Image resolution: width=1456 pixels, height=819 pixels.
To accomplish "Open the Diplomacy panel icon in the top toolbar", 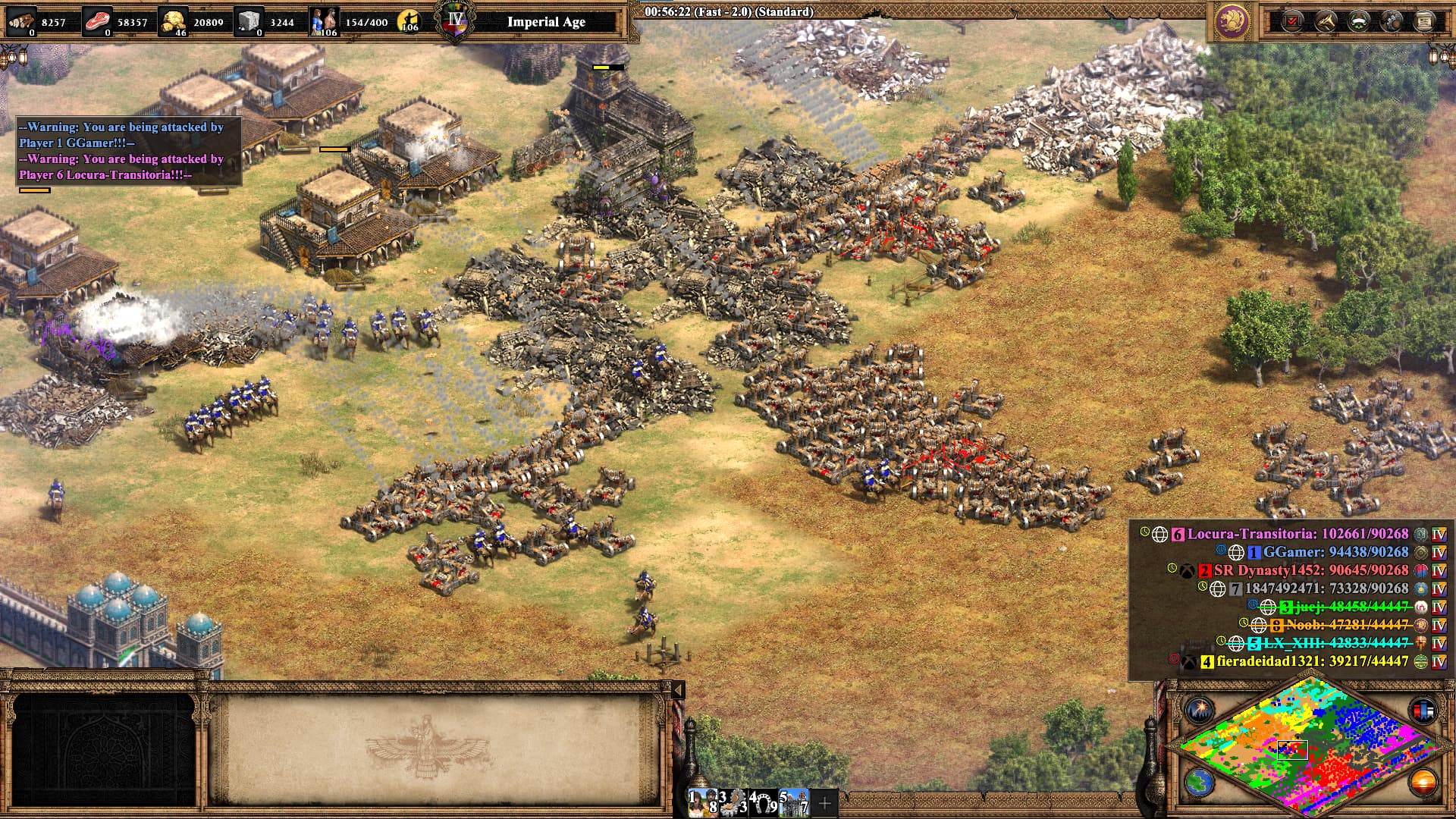I will pyautogui.click(x=1358, y=20).
